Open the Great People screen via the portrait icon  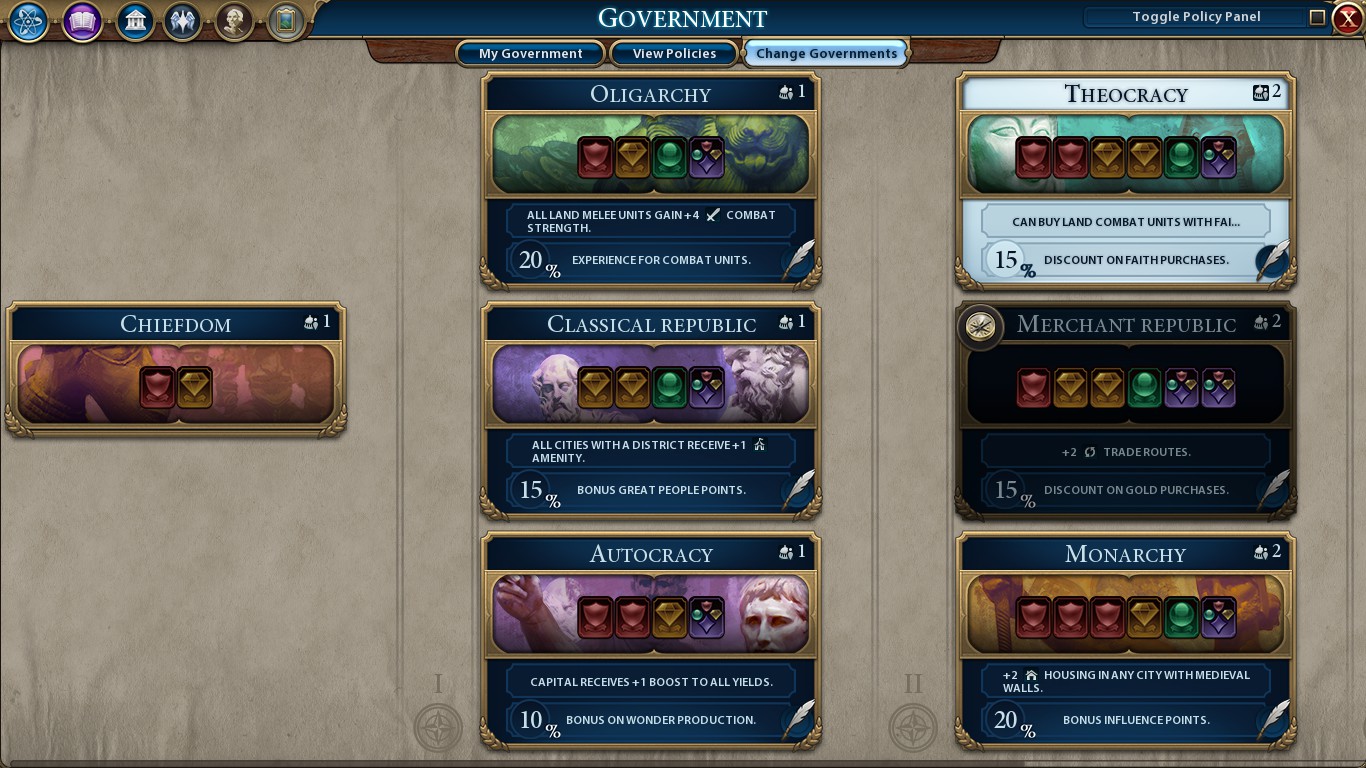[233, 21]
